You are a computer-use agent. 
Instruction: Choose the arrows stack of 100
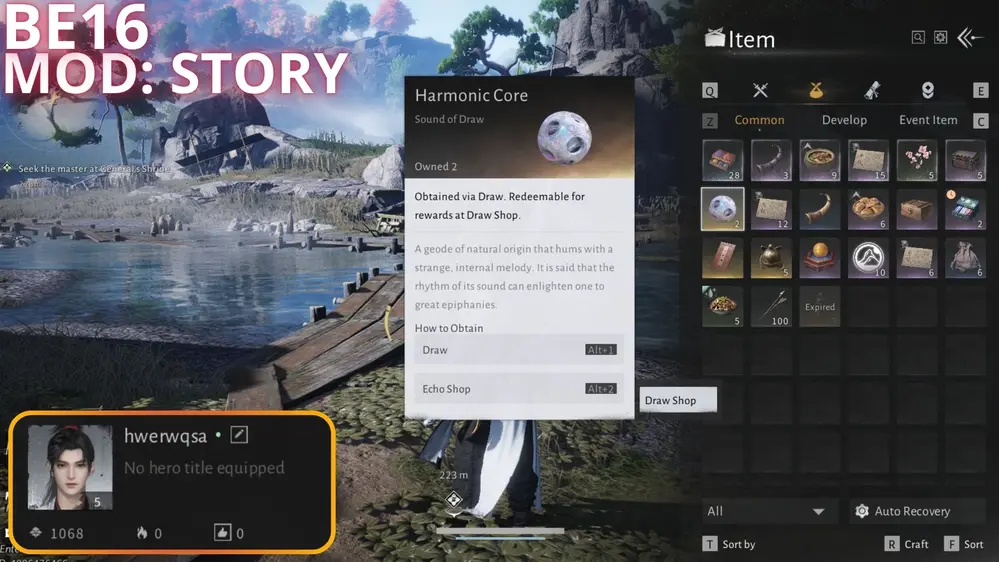click(x=771, y=306)
